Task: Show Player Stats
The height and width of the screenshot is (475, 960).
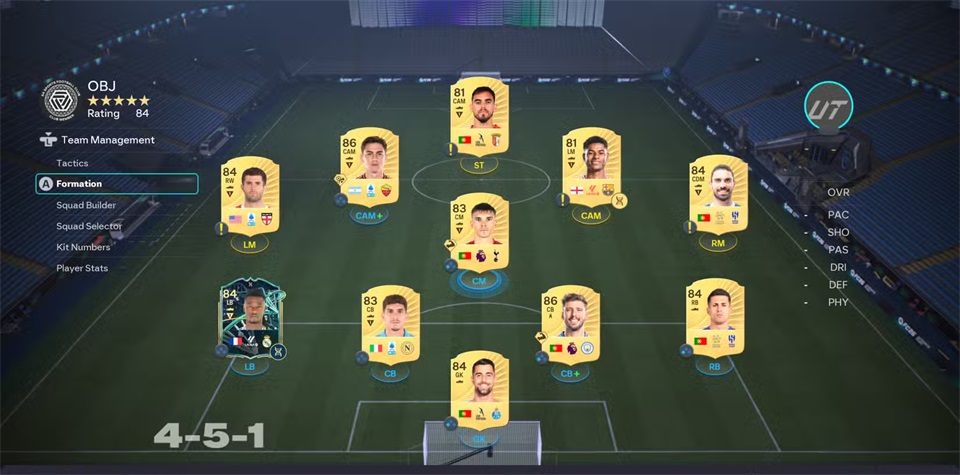Action: click(82, 268)
